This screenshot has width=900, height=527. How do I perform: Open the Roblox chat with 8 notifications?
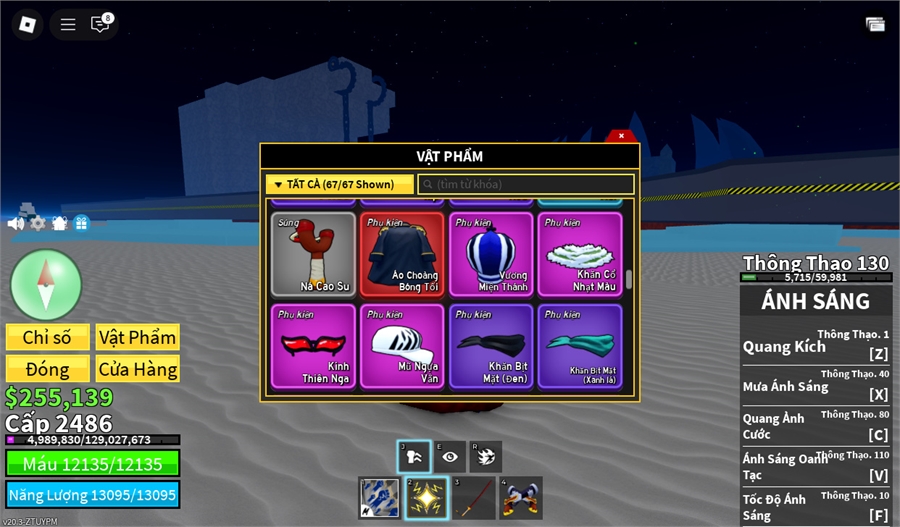point(100,24)
